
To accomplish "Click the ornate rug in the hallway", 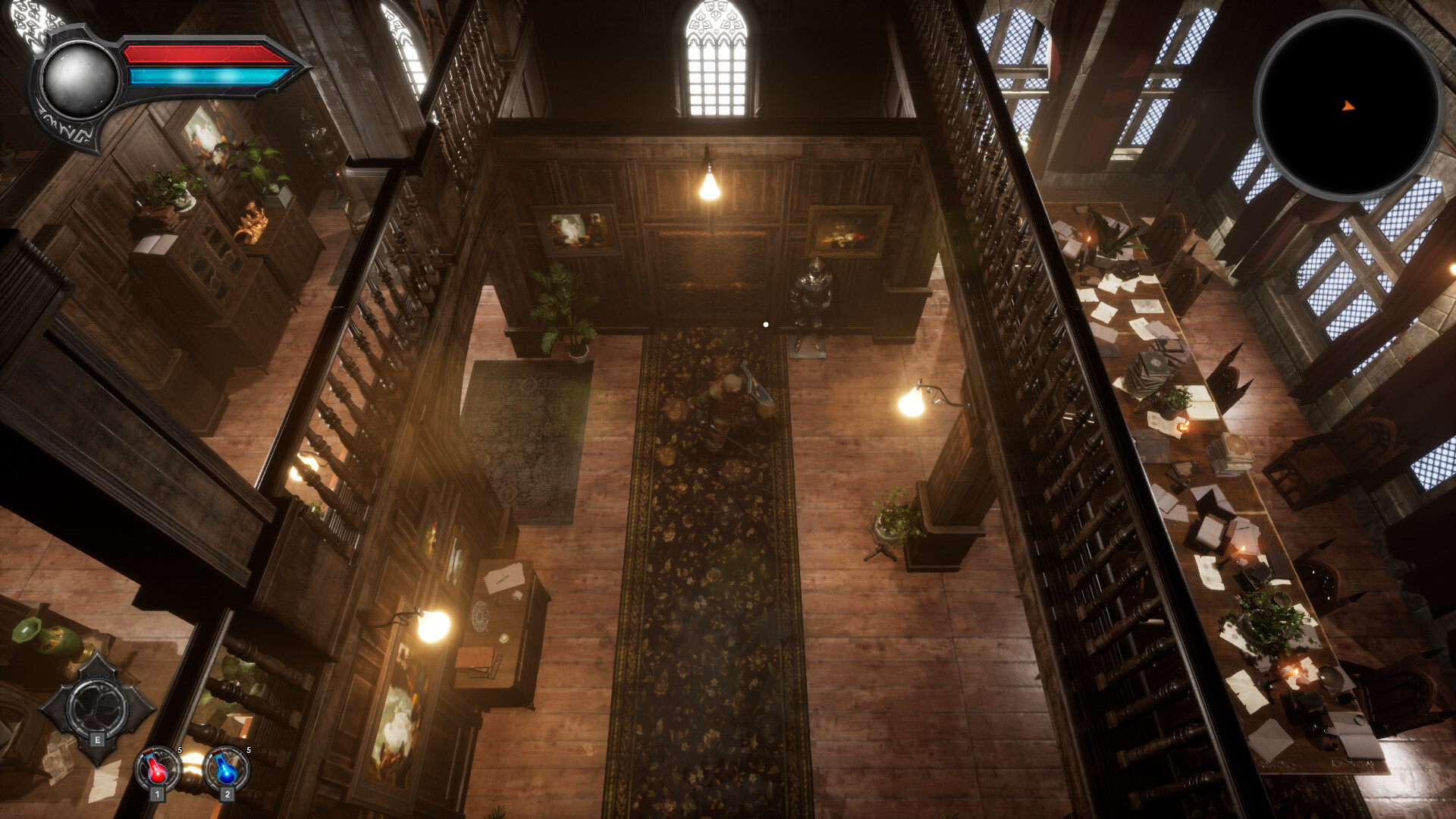I will tap(705, 569).
